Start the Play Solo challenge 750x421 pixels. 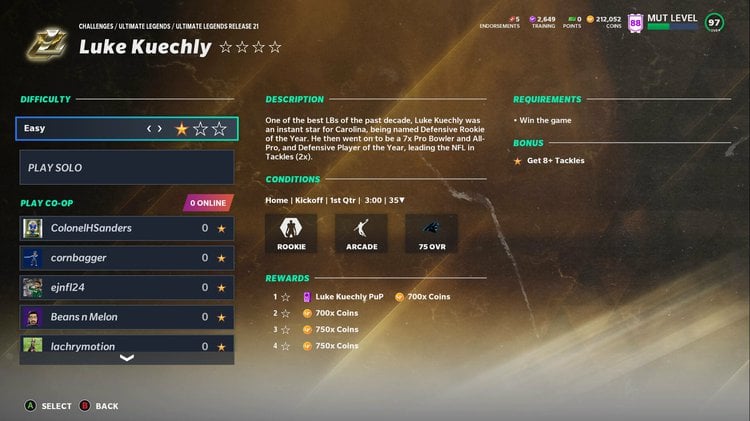point(127,167)
